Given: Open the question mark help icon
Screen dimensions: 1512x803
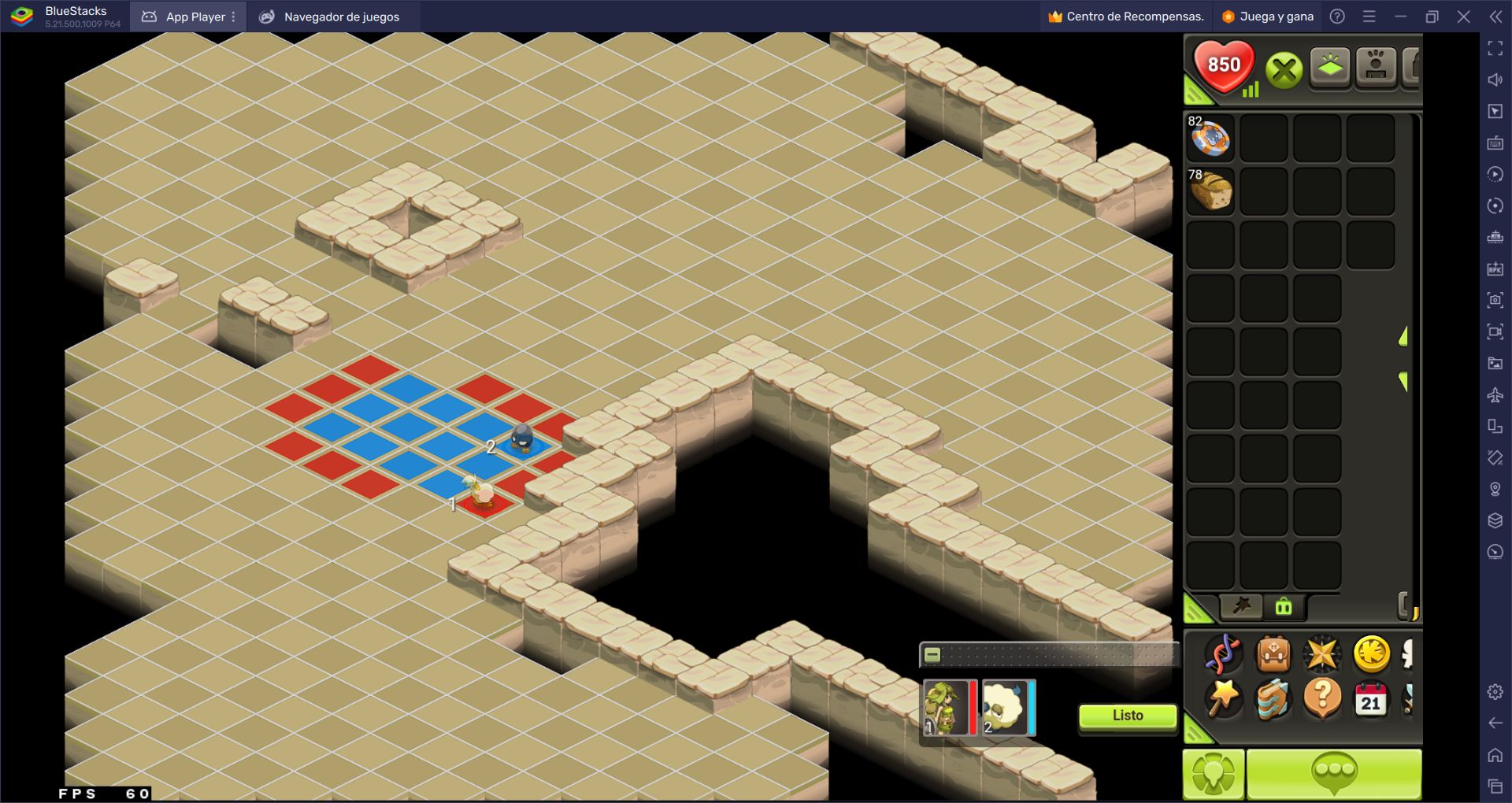Looking at the screenshot, I should click(x=1322, y=701).
